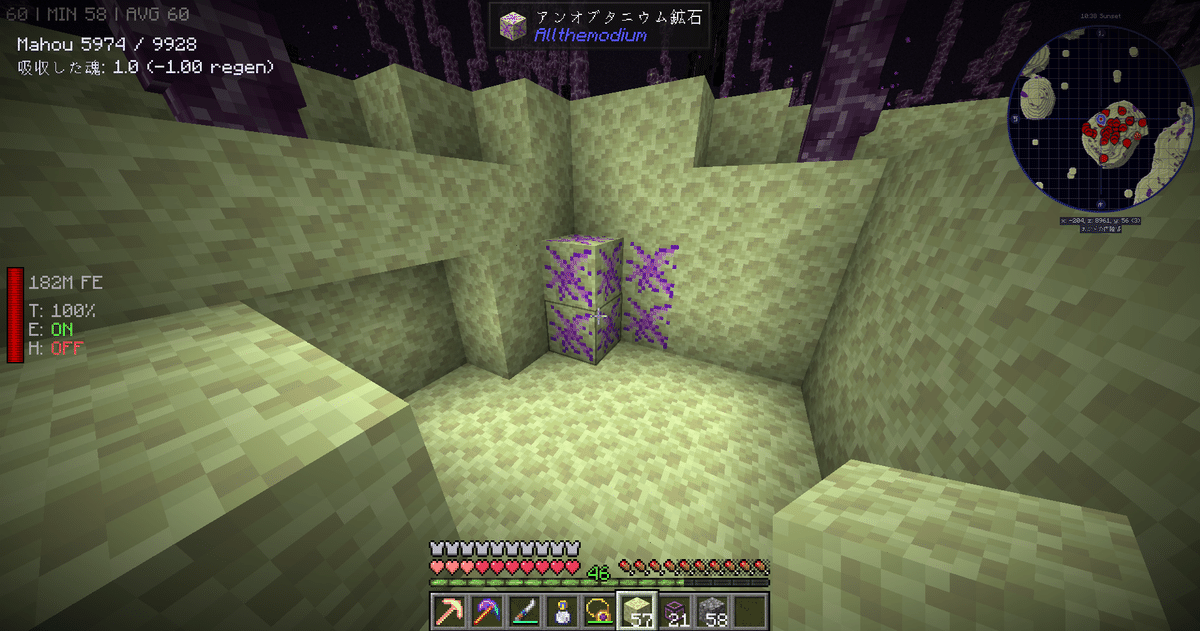This screenshot has height=631, width=1200.
Task: Choose the sword in the hotbar
Action: 525,611
